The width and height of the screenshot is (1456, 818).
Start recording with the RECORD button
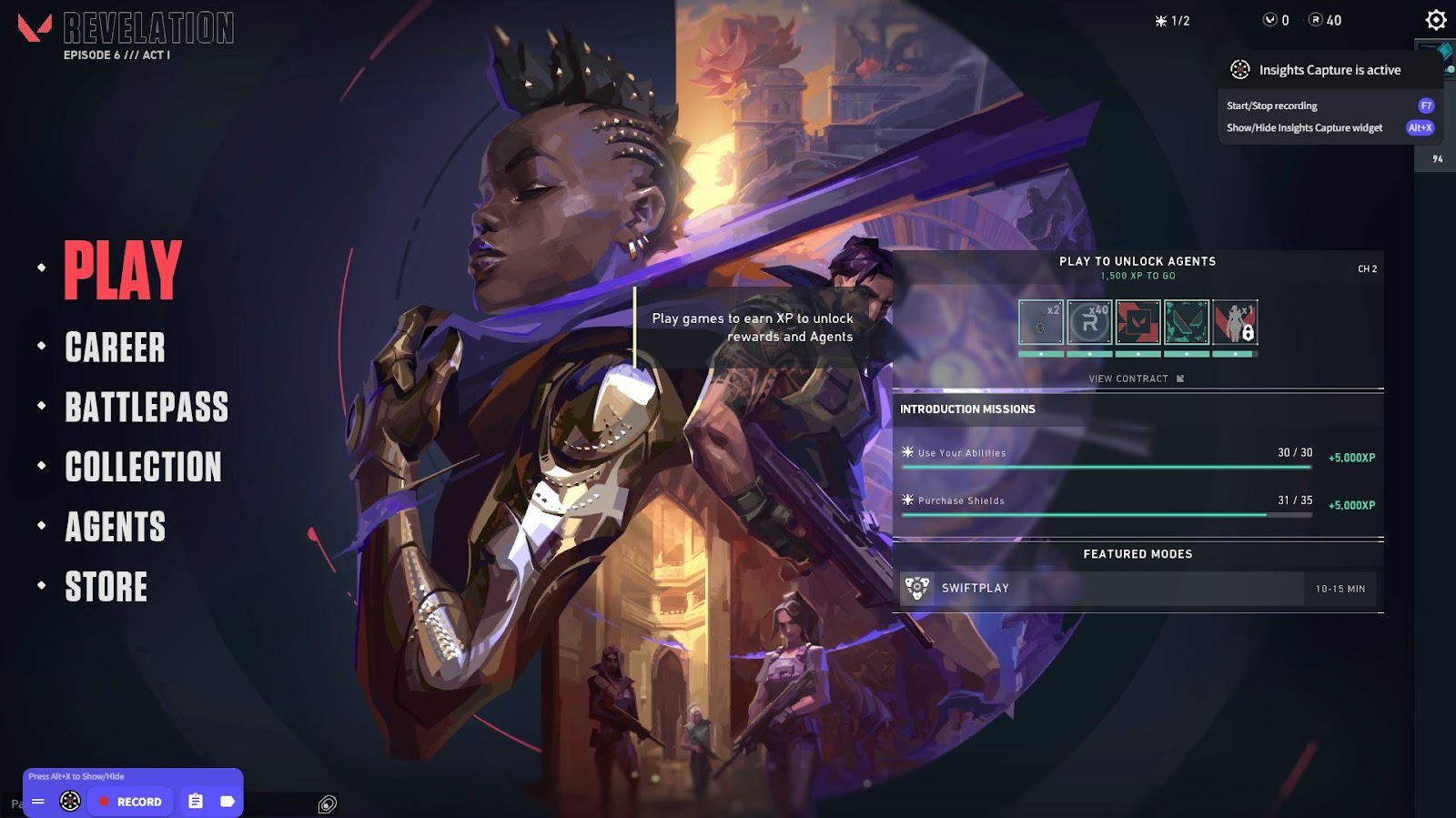(130, 802)
